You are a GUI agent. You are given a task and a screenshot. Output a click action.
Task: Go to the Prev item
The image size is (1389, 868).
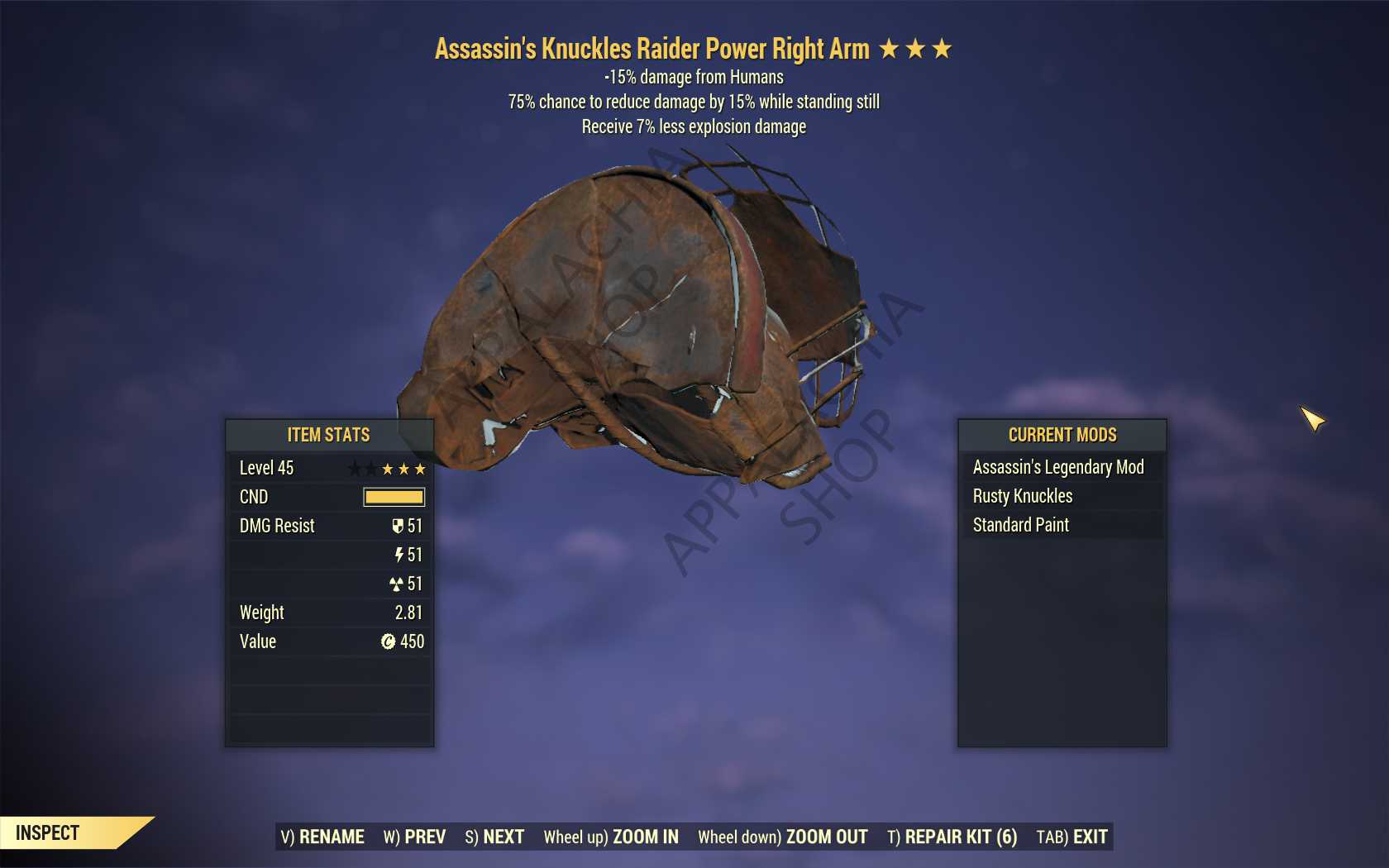pos(414,837)
